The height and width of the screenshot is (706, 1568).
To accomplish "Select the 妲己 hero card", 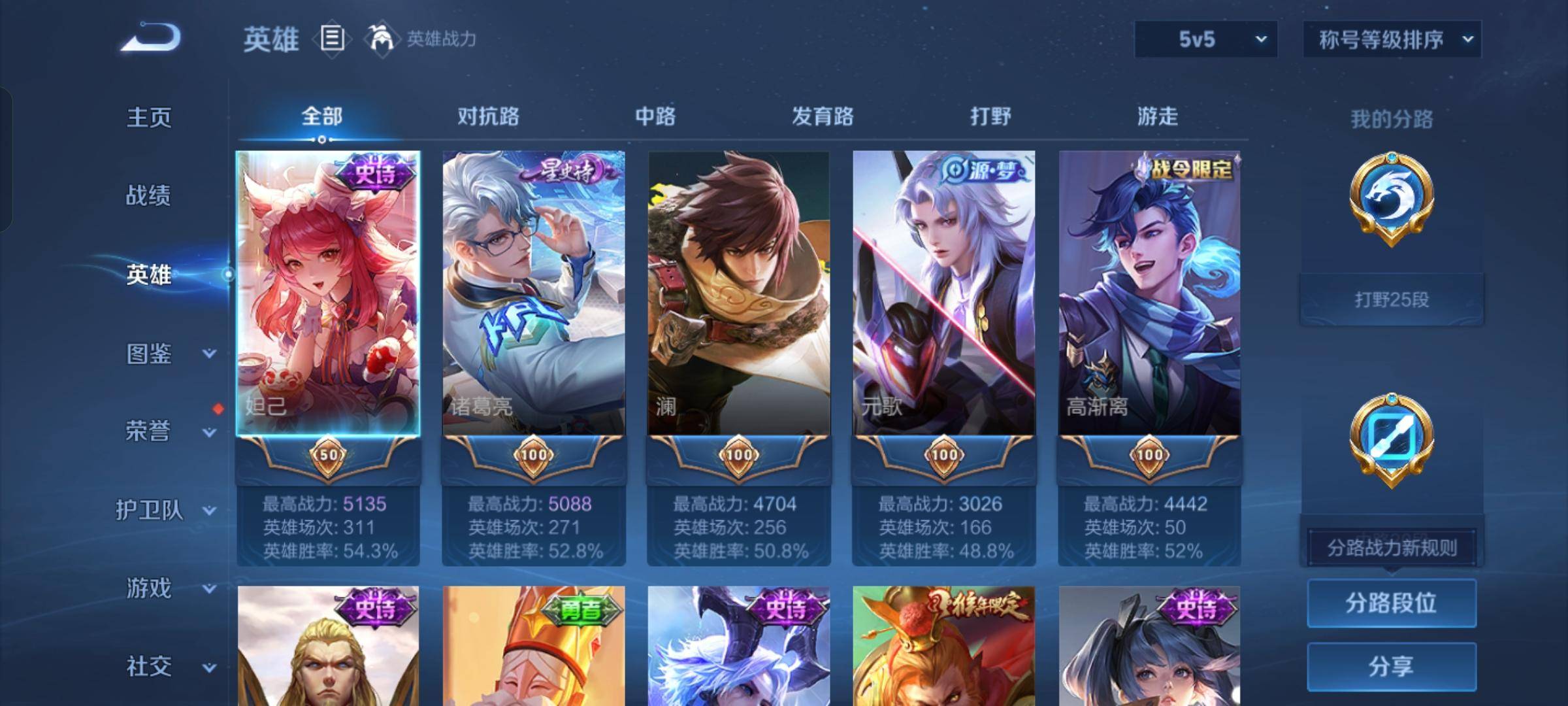I will [x=328, y=294].
